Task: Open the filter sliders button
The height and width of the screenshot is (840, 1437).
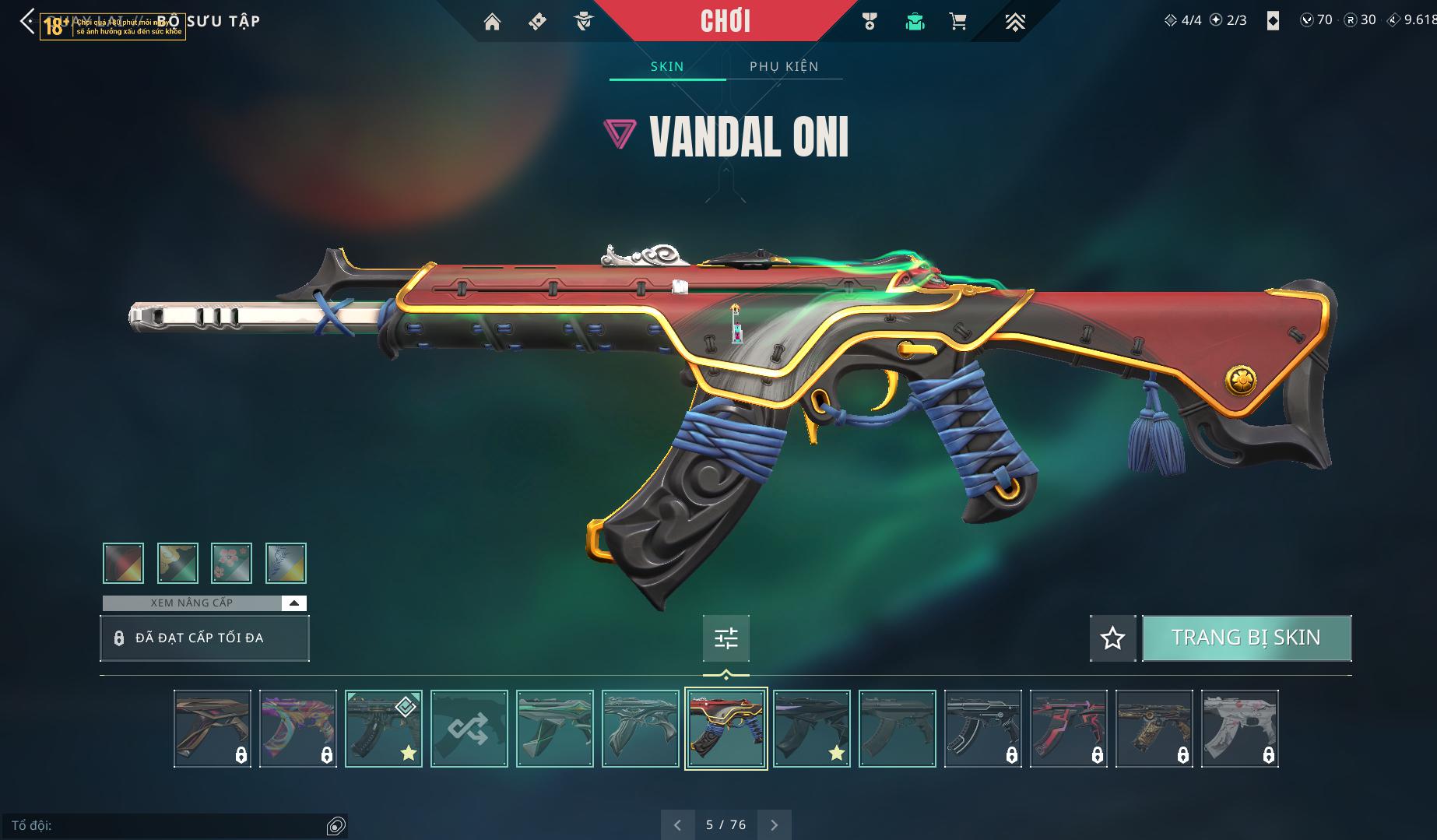Action: click(726, 638)
